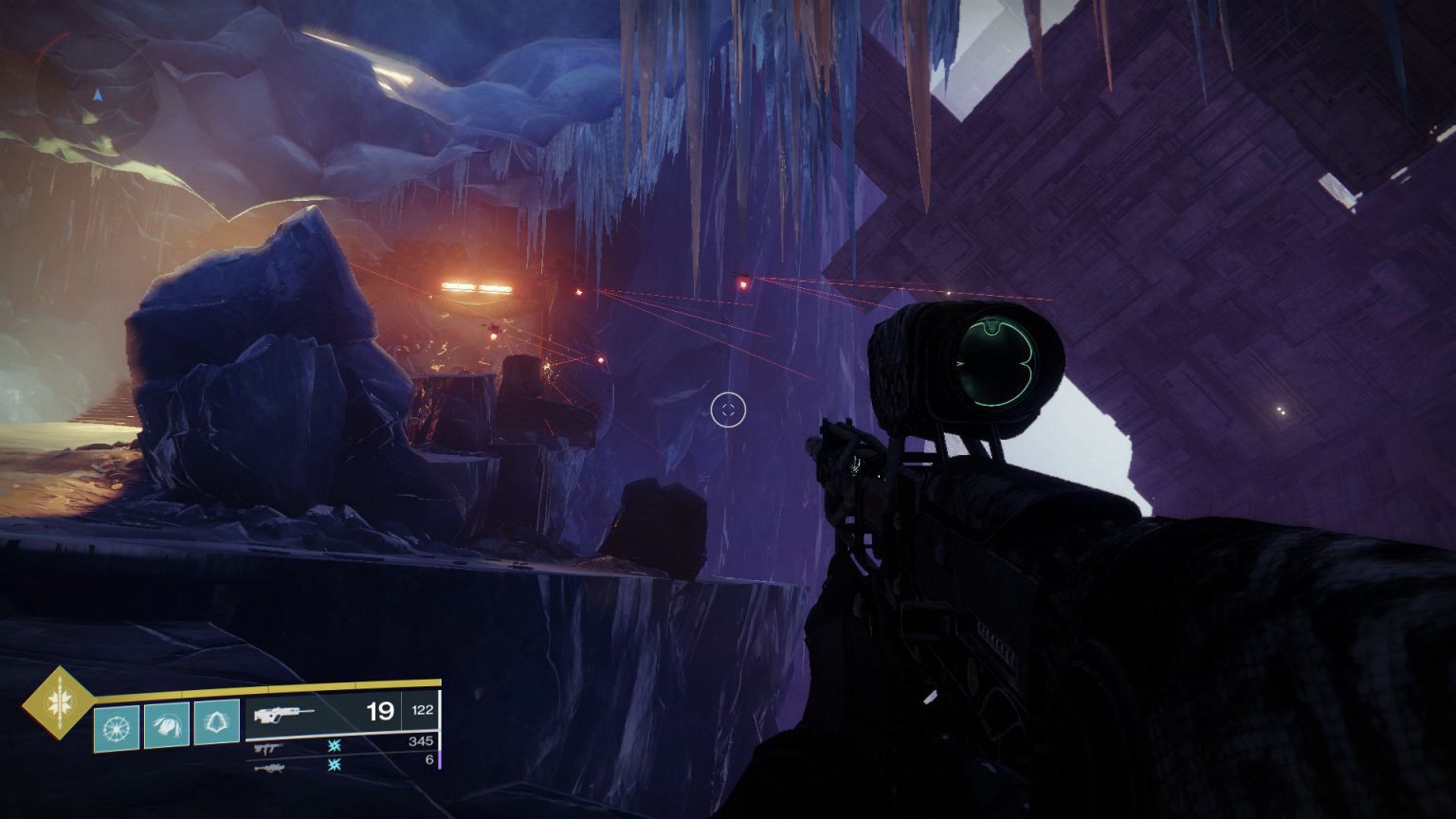Click the reserve ammo count 122
This screenshot has width=1456, height=819.
point(423,710)
